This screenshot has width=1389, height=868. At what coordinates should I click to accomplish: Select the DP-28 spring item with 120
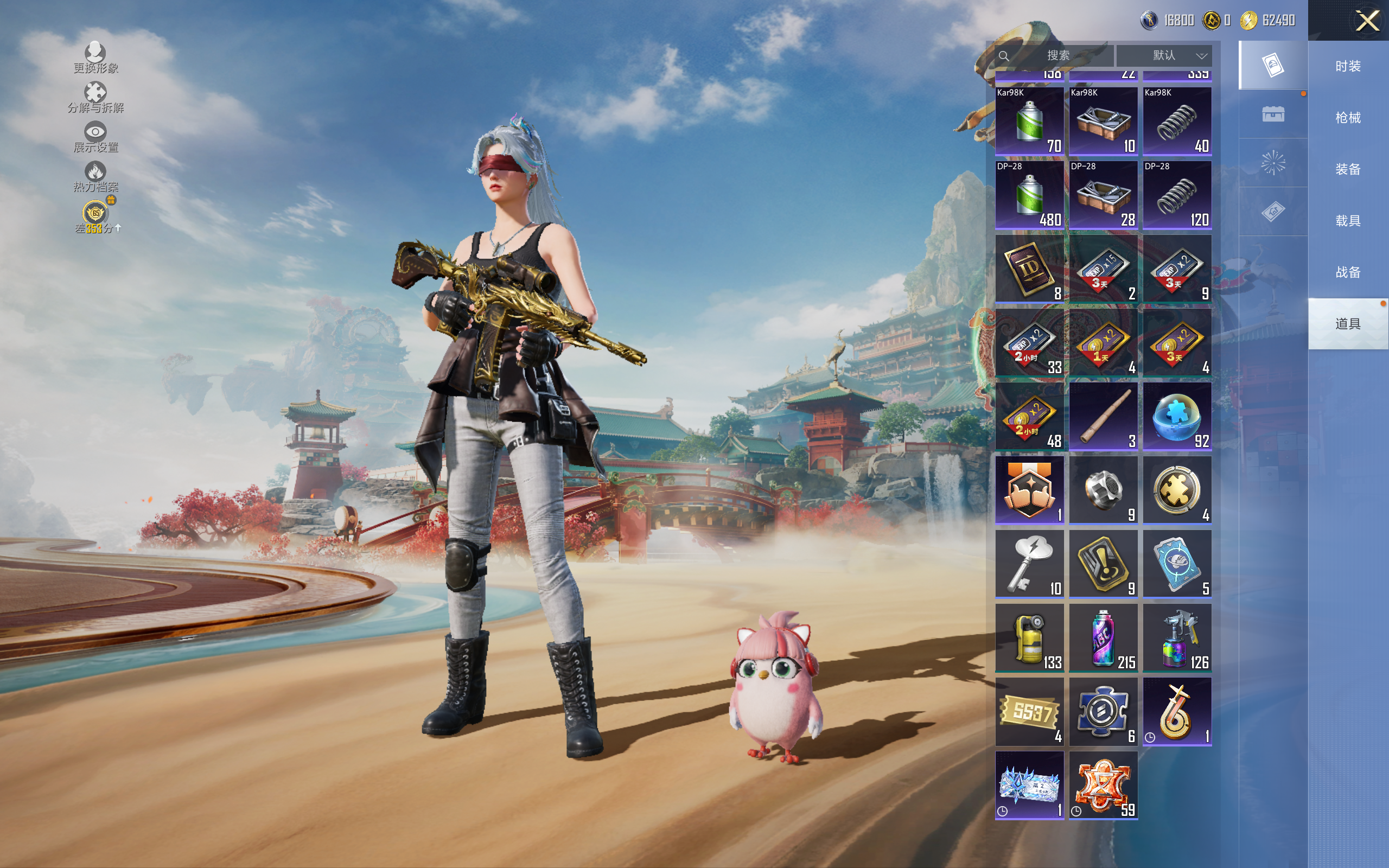(x=1177, y=195)
